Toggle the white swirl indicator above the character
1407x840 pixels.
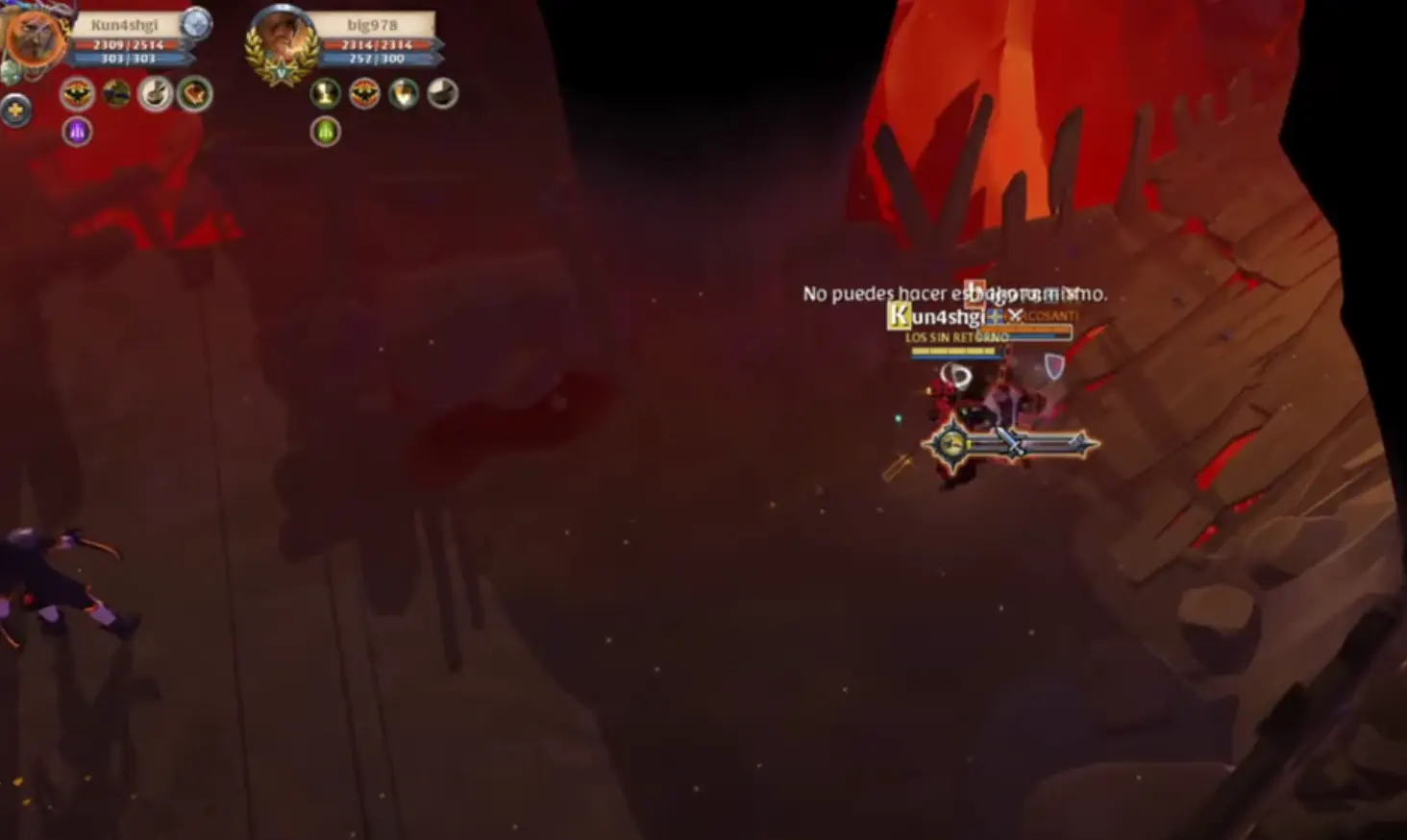tap(955, 371)
